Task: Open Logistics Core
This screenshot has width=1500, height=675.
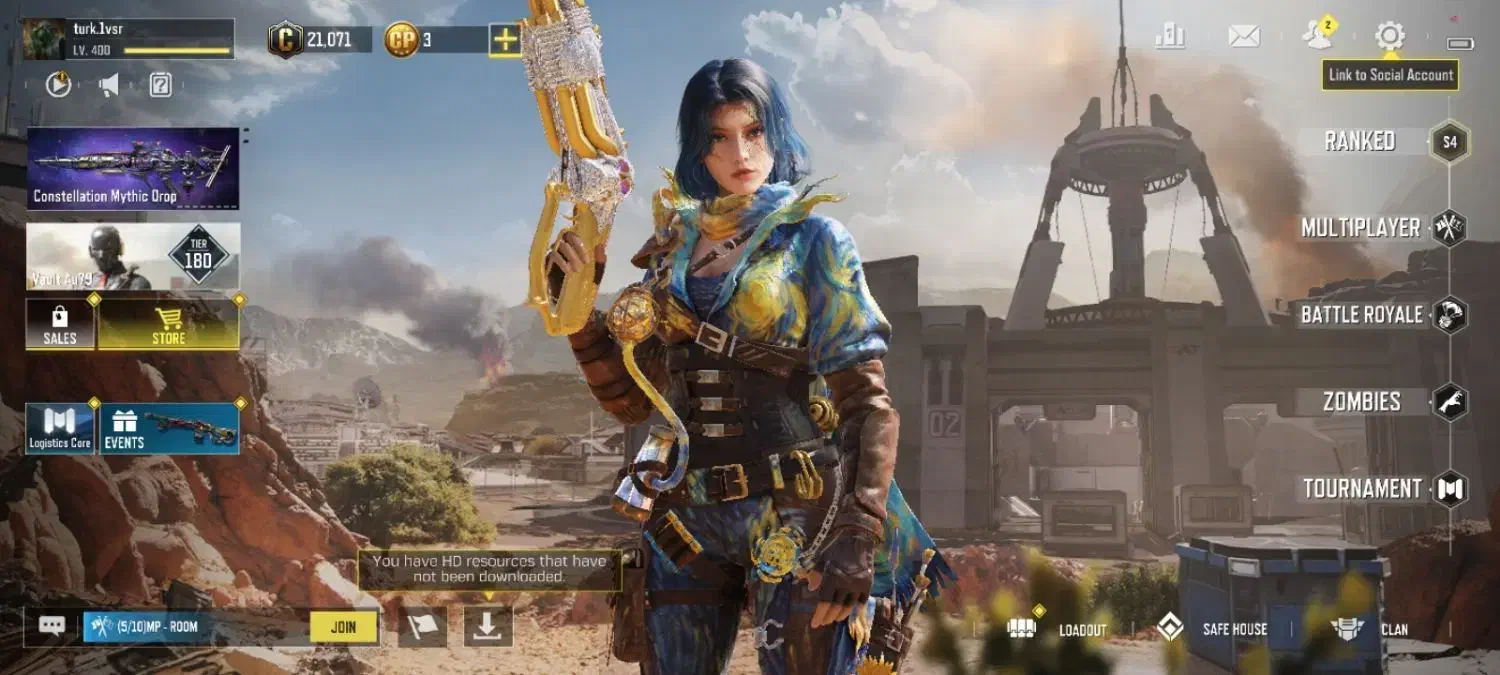Action: point(60,429)
